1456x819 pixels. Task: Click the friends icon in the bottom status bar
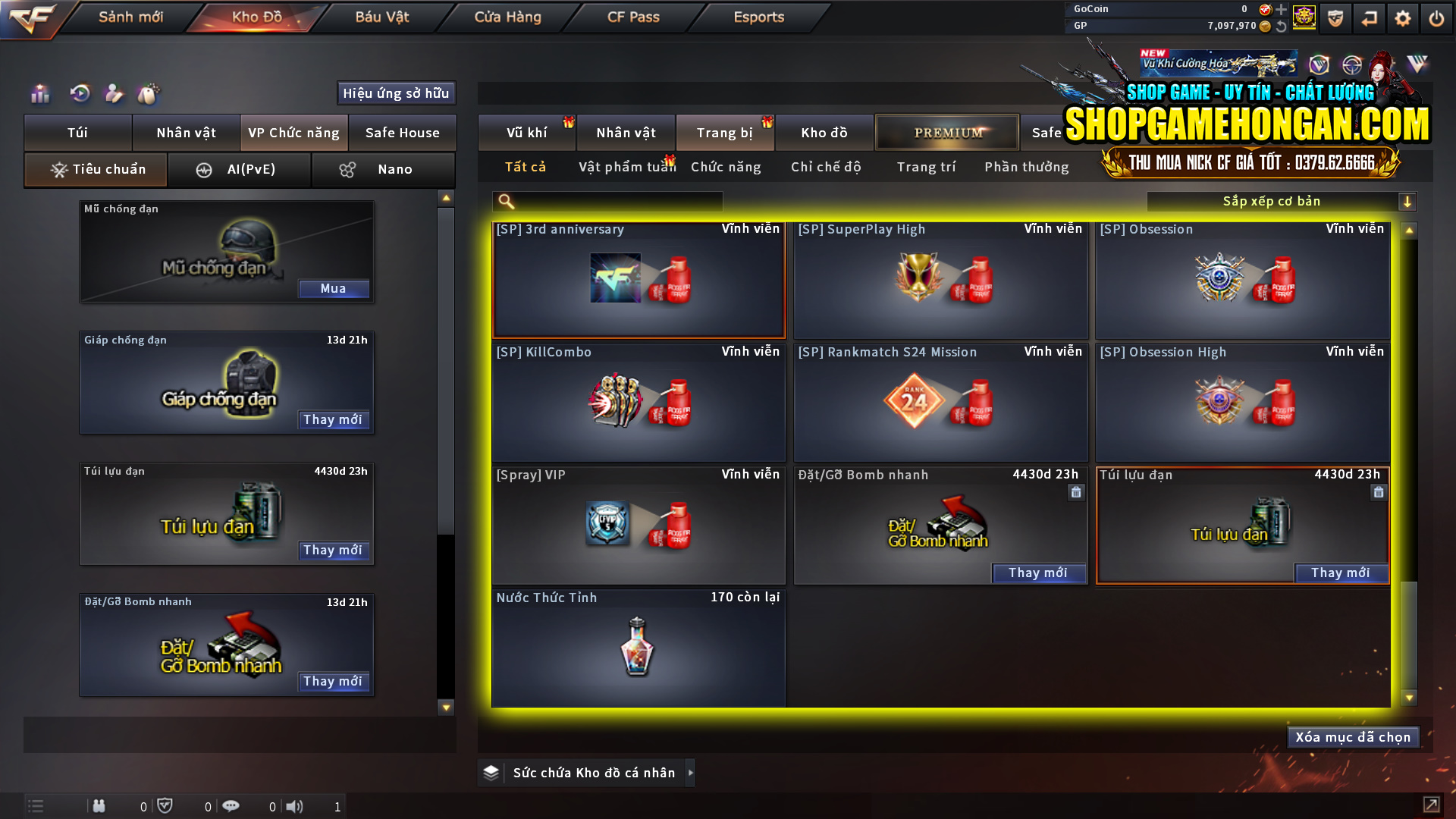pyautogui.click(x=99, y=806)
